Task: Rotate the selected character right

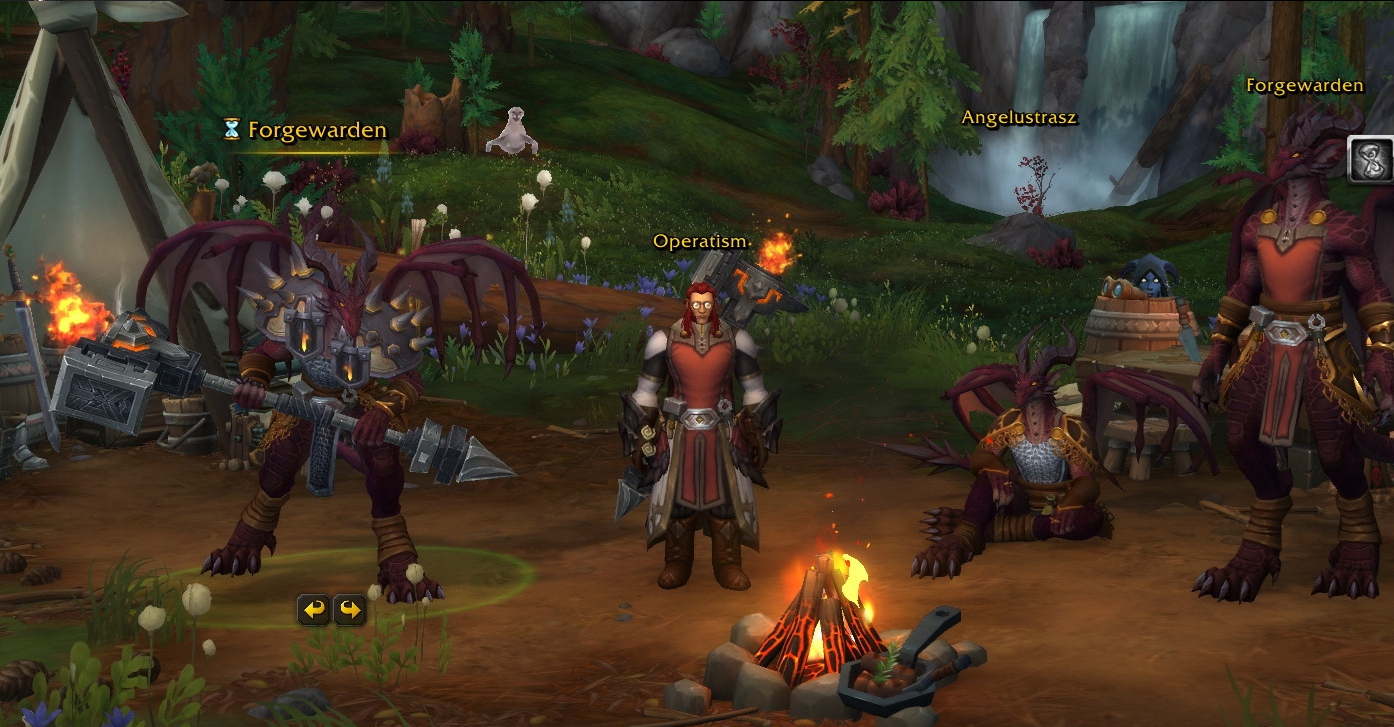Action: [x=349, y=609]
